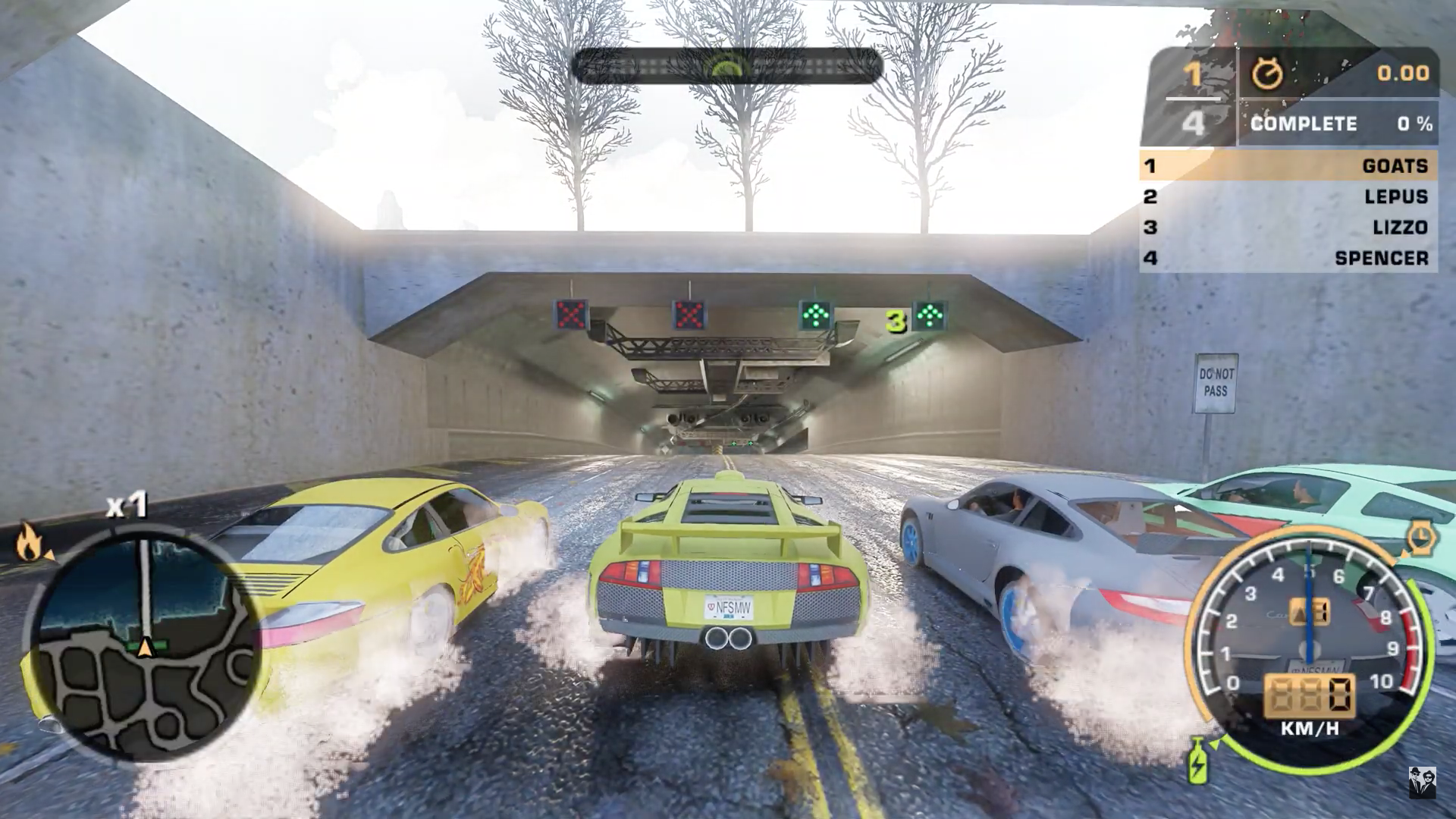Select GOATS in the race standings
This screenshot has width=1456, height=819.
(1395, 166)
